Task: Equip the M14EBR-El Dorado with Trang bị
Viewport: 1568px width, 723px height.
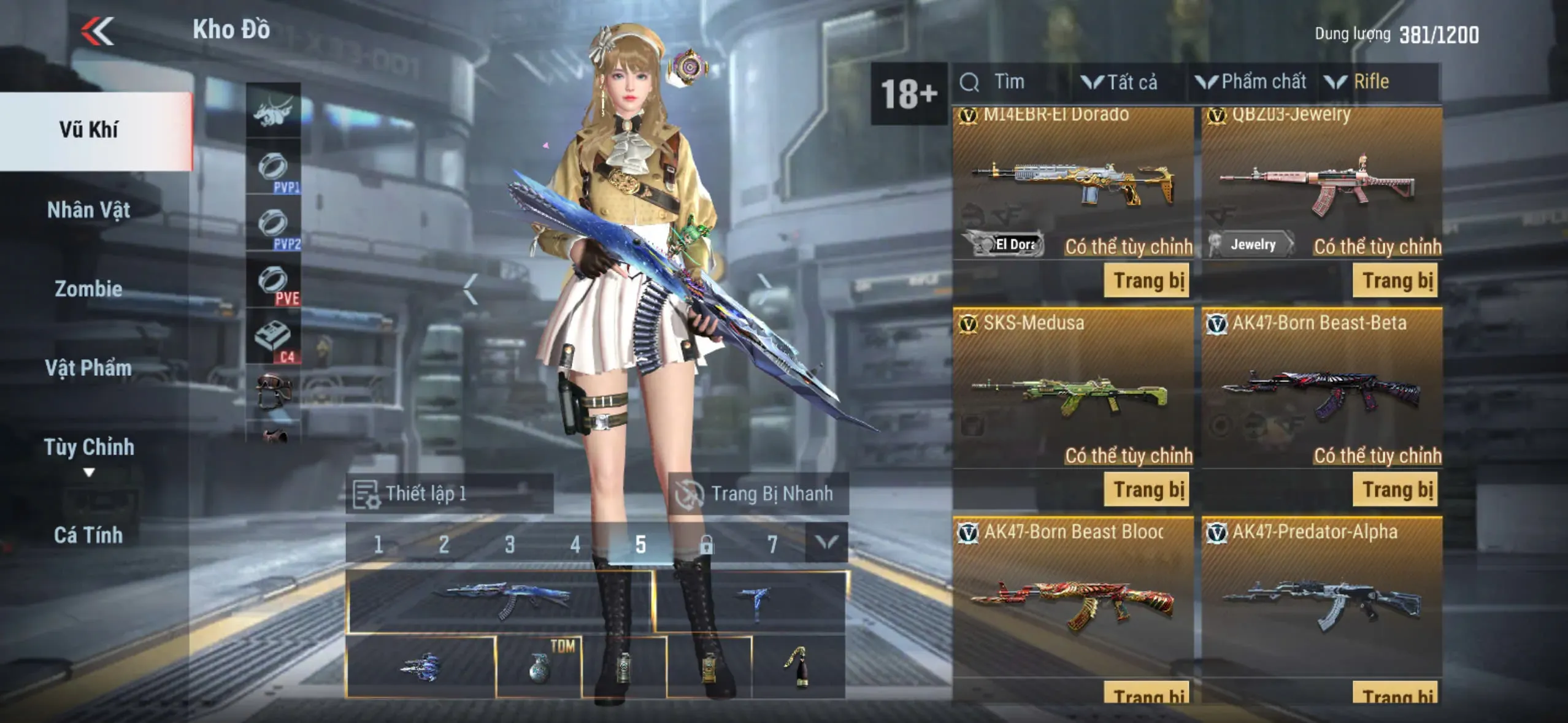Action: (1147, 281)
